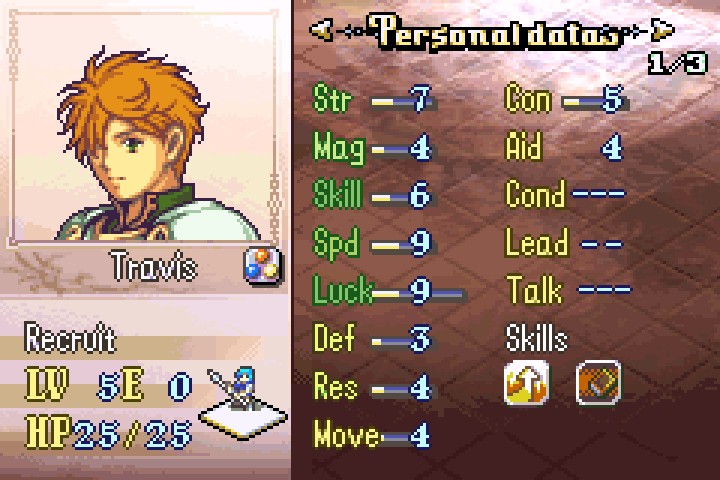Select the Move stat entry

pos(372,435)
